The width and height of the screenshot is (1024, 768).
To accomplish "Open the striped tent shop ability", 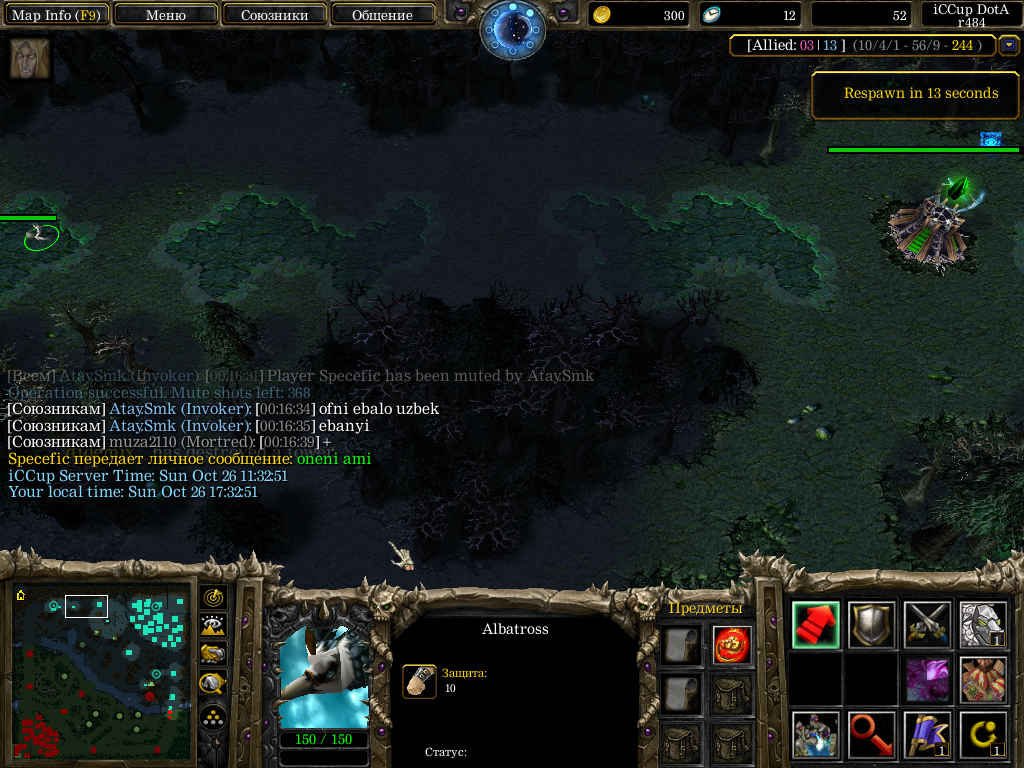I will 983,680.
